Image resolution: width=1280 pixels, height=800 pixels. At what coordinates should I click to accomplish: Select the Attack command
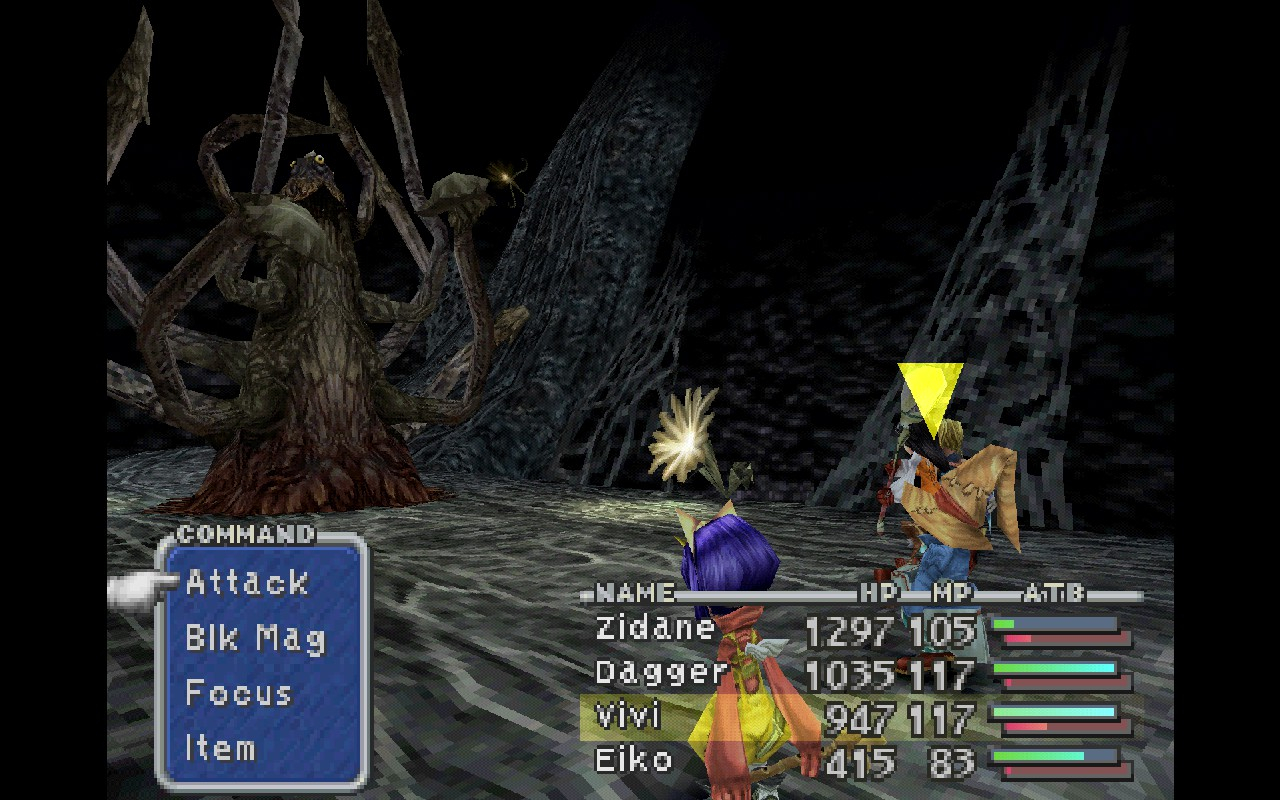pos(247,582)
